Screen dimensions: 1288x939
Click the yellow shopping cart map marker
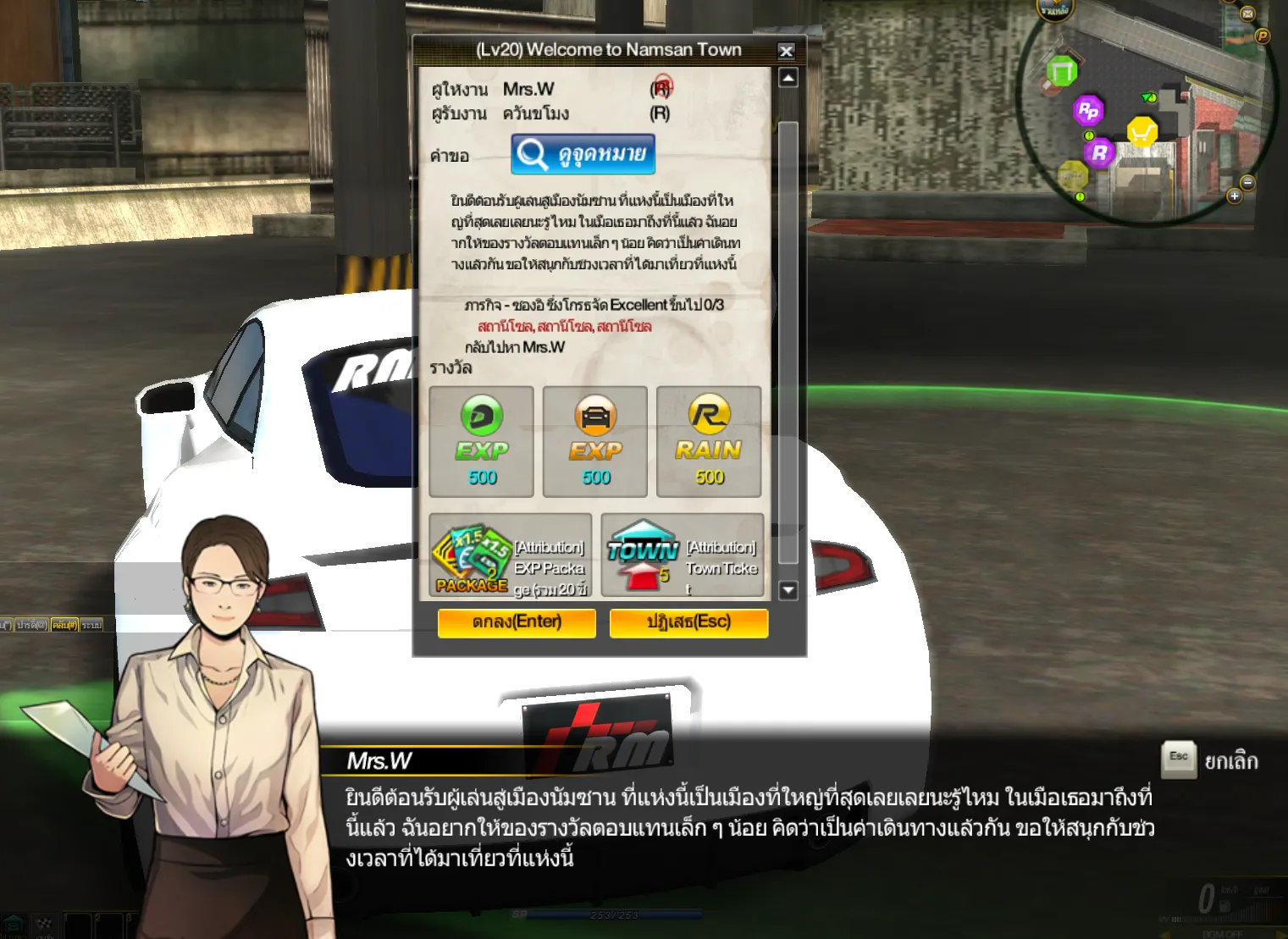[1142, 132]
